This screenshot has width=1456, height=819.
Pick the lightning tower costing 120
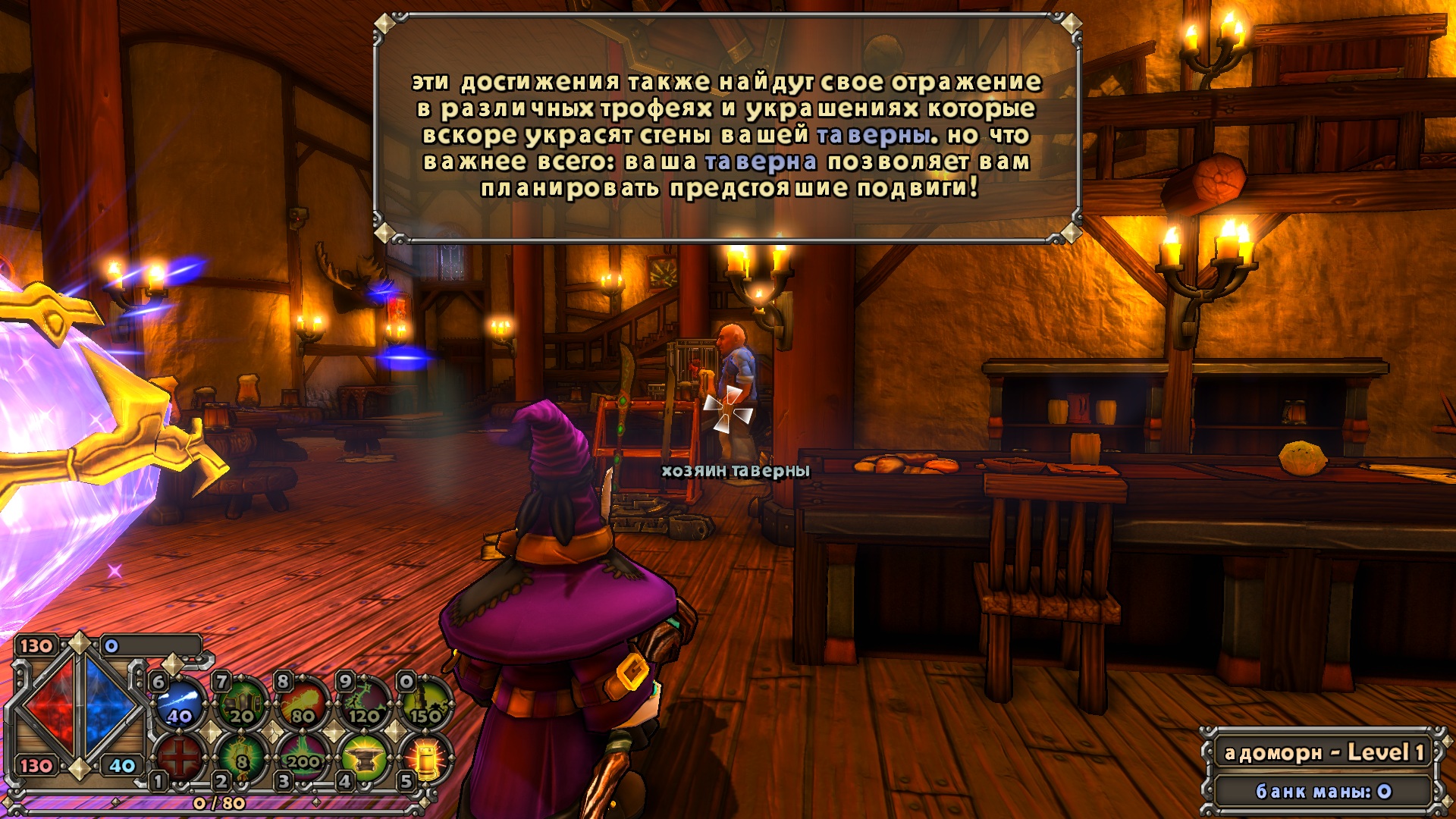(365, 703)
